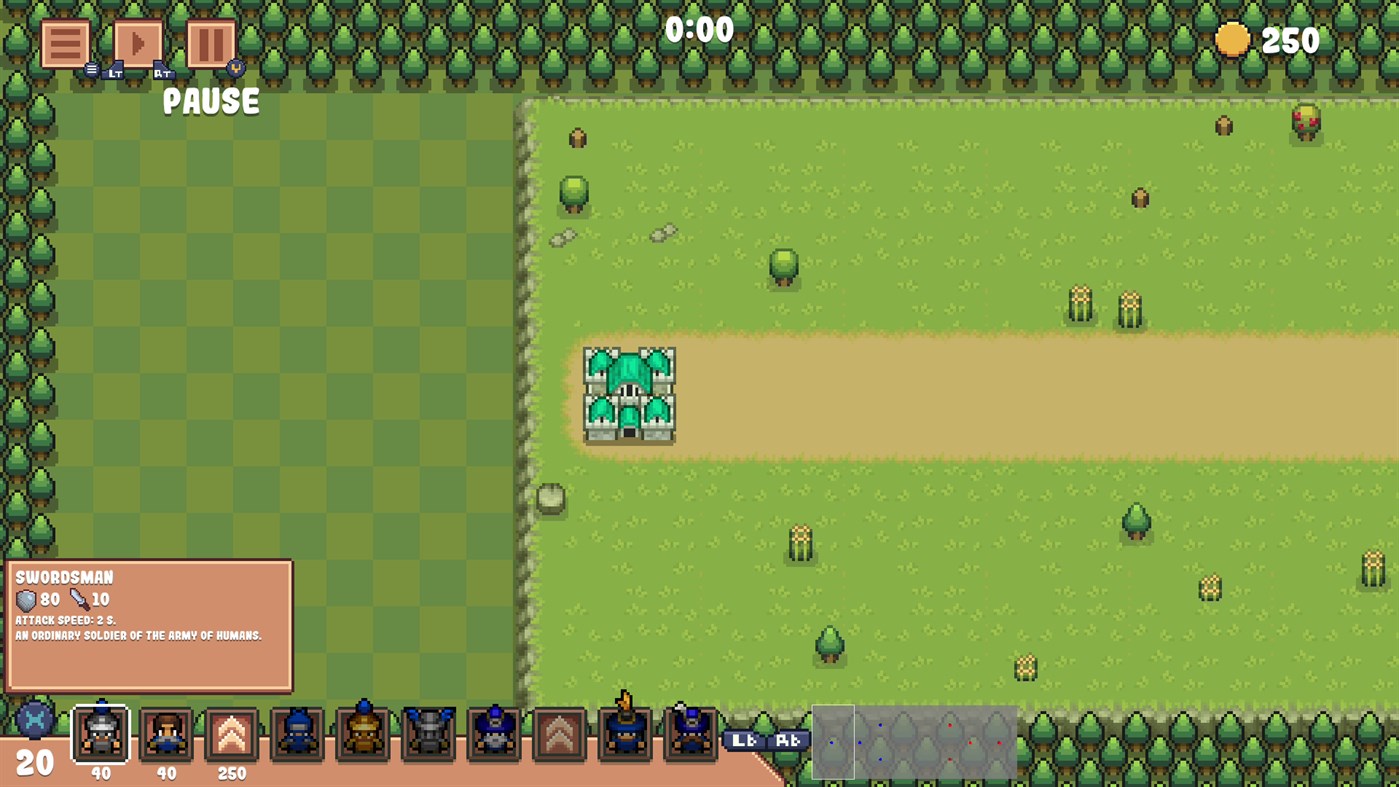Select the golden armored knight icon
The image size is (1399, 787).
click(364, 732)
